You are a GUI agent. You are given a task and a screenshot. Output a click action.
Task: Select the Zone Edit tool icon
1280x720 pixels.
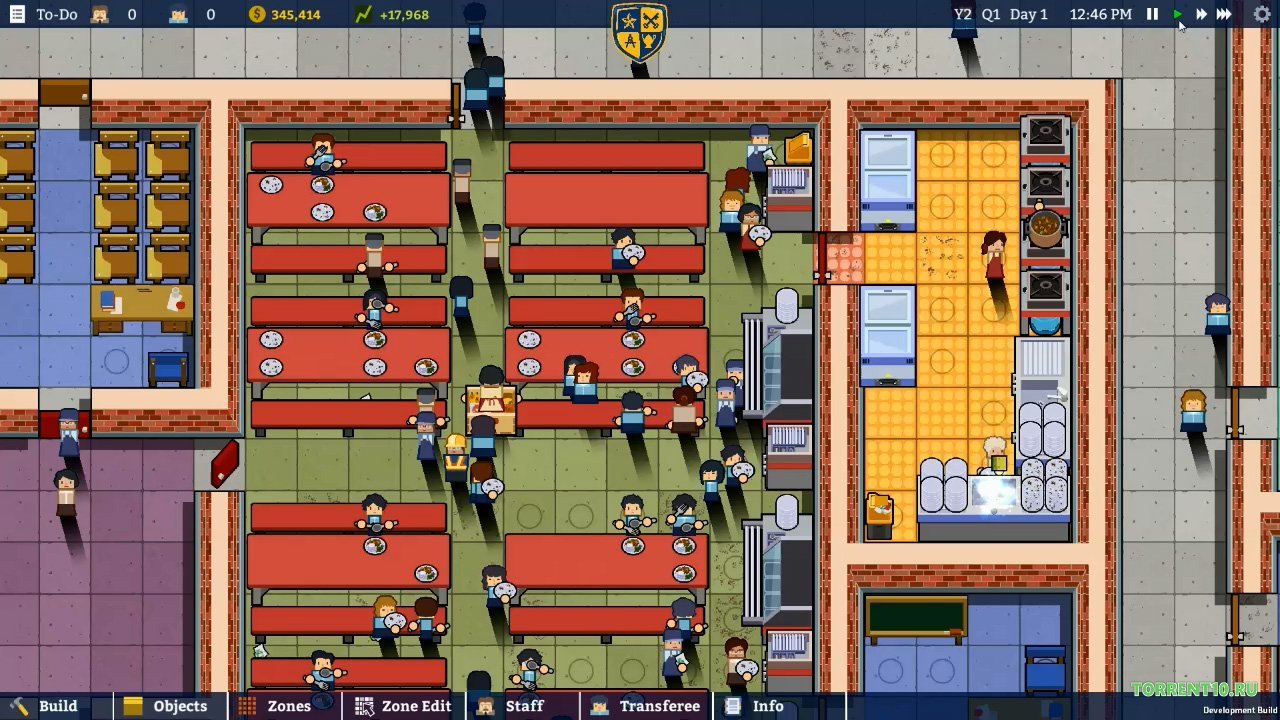(x=362, y=706)
